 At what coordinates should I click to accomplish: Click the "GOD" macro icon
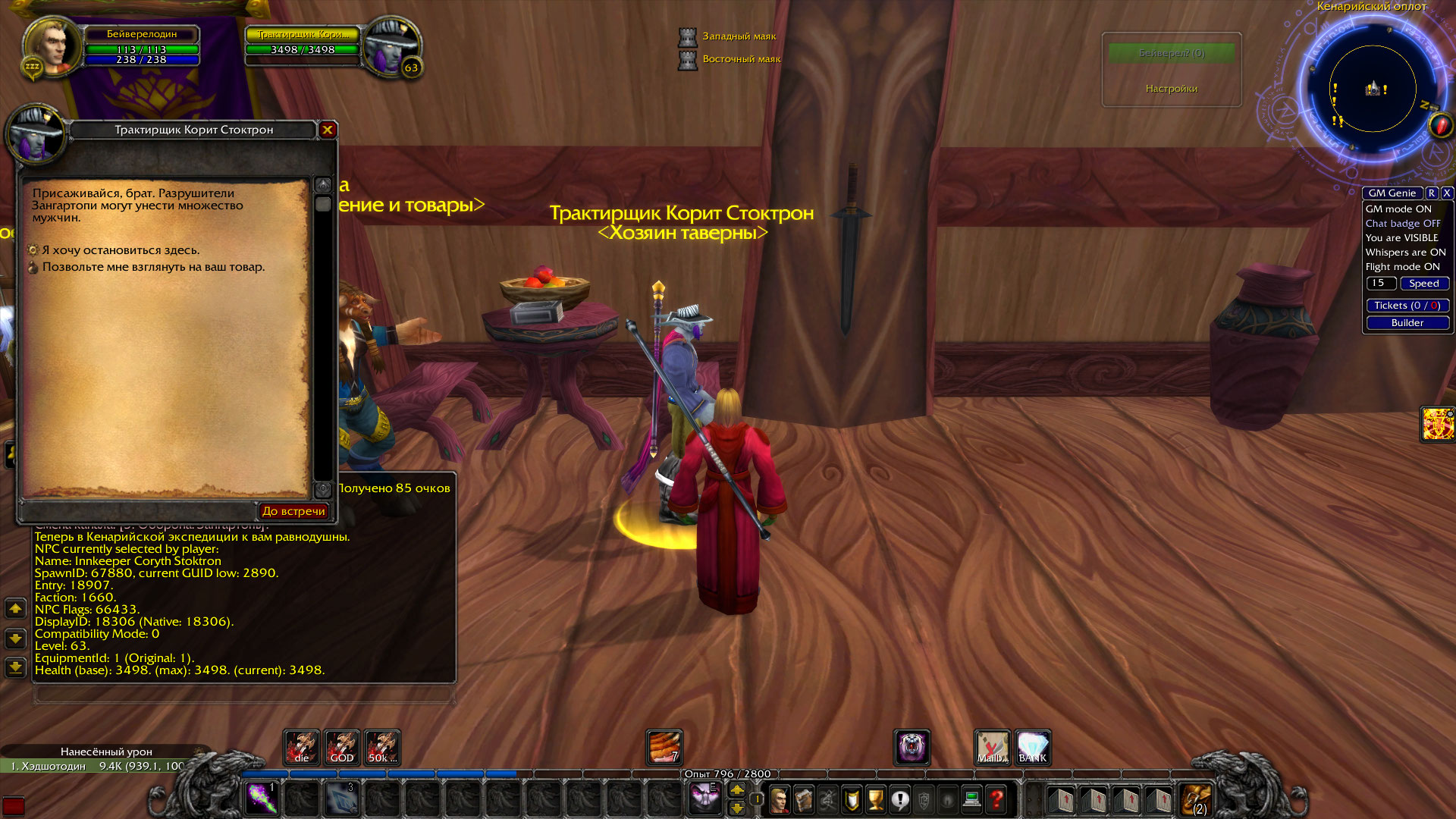click(x=342, y=748)
